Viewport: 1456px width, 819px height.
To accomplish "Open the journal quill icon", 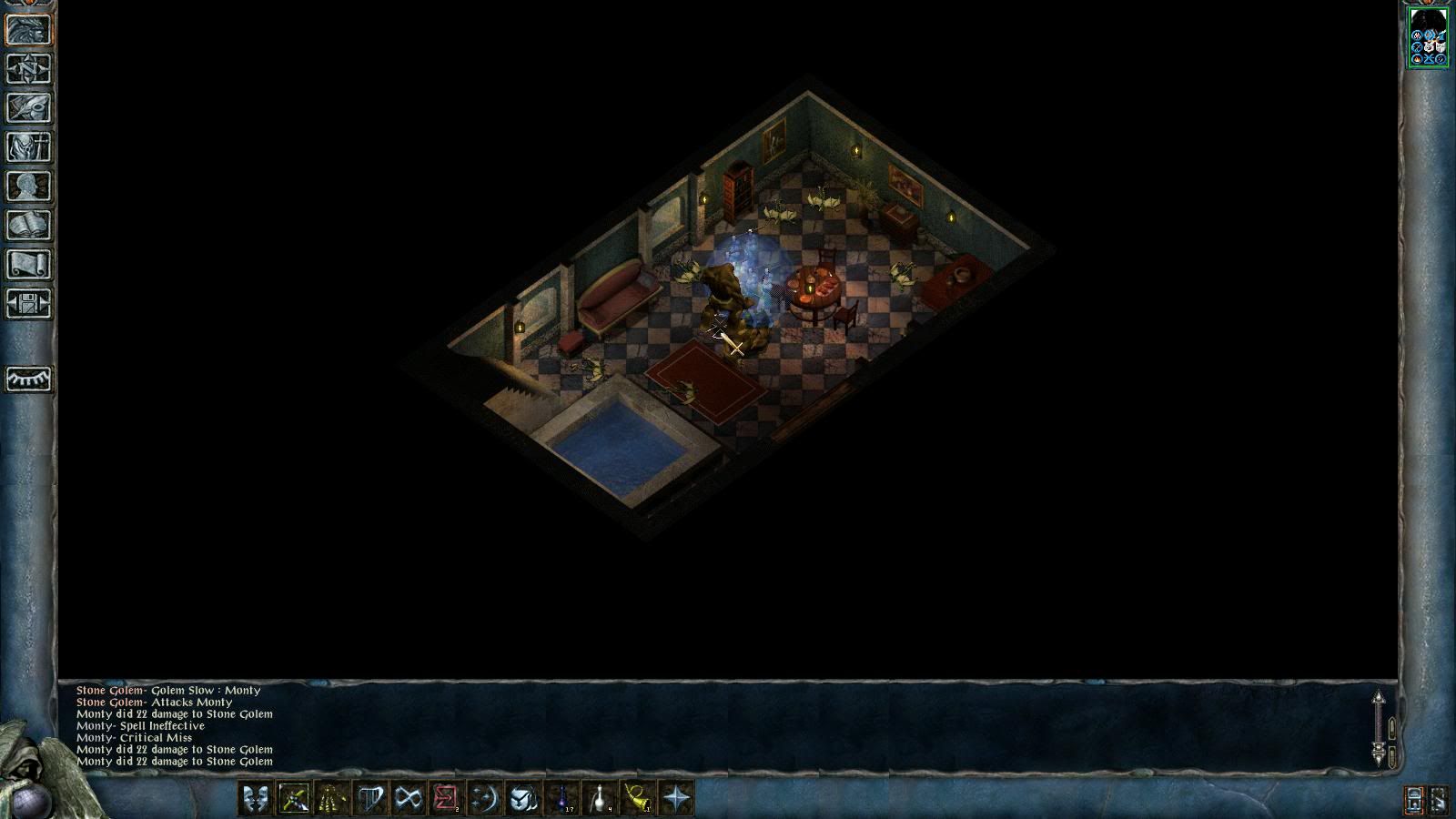I will [29, 108].
